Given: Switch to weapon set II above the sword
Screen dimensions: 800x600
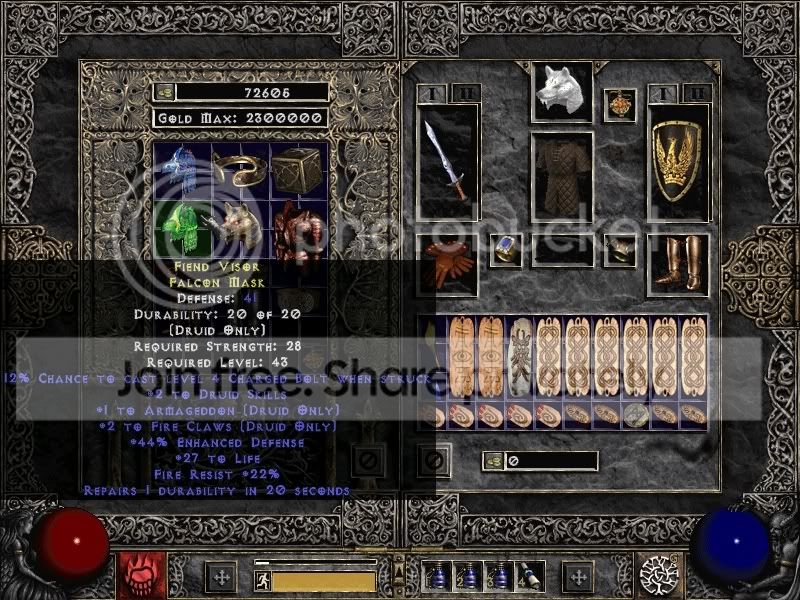Looking at the screenshot, I should [468, 93].
